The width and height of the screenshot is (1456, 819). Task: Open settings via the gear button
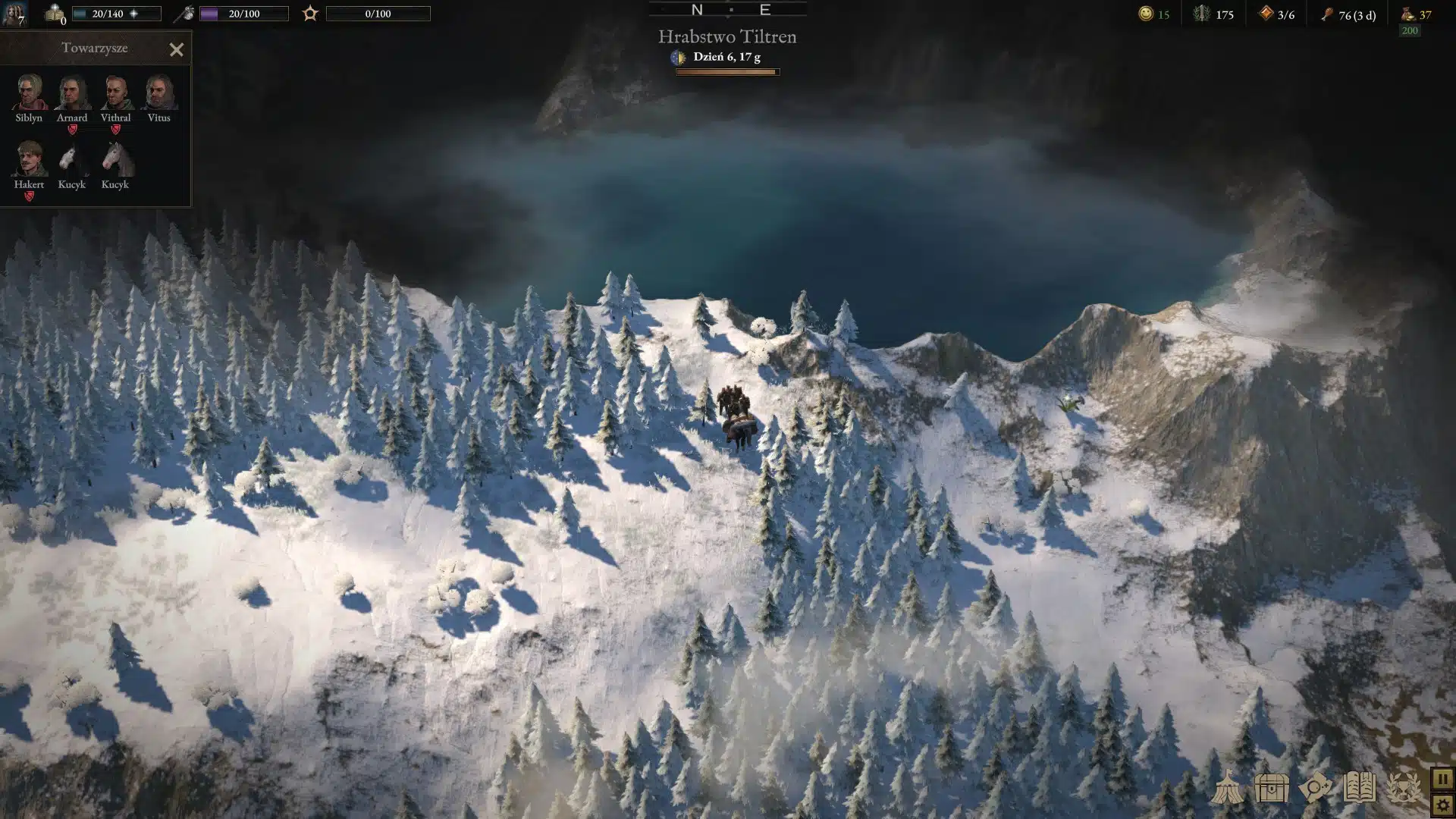pyautogui.click(x=1442, y=805)
